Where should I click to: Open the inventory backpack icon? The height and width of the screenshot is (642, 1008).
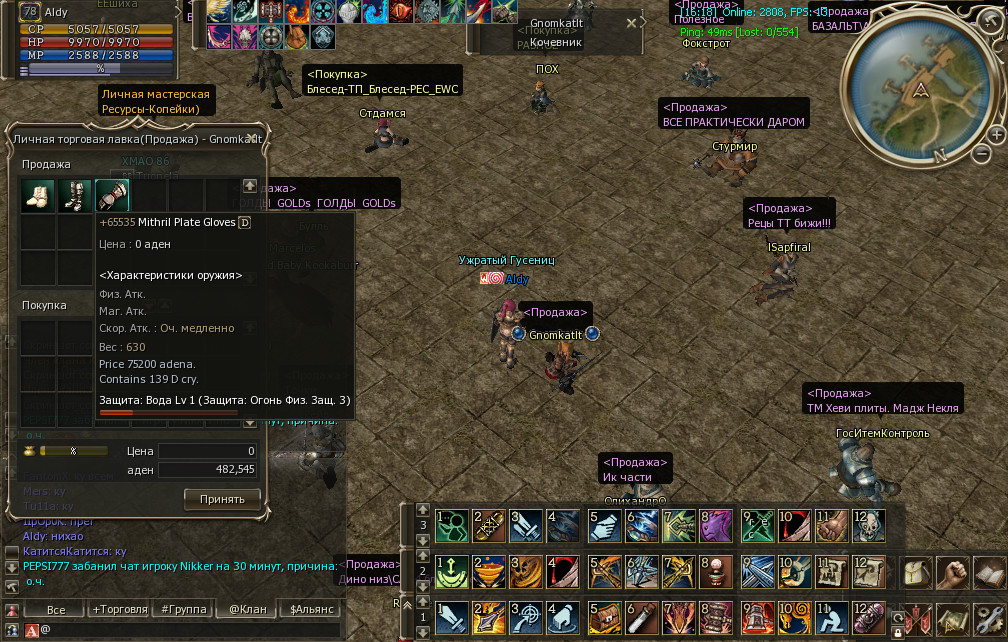919,573
